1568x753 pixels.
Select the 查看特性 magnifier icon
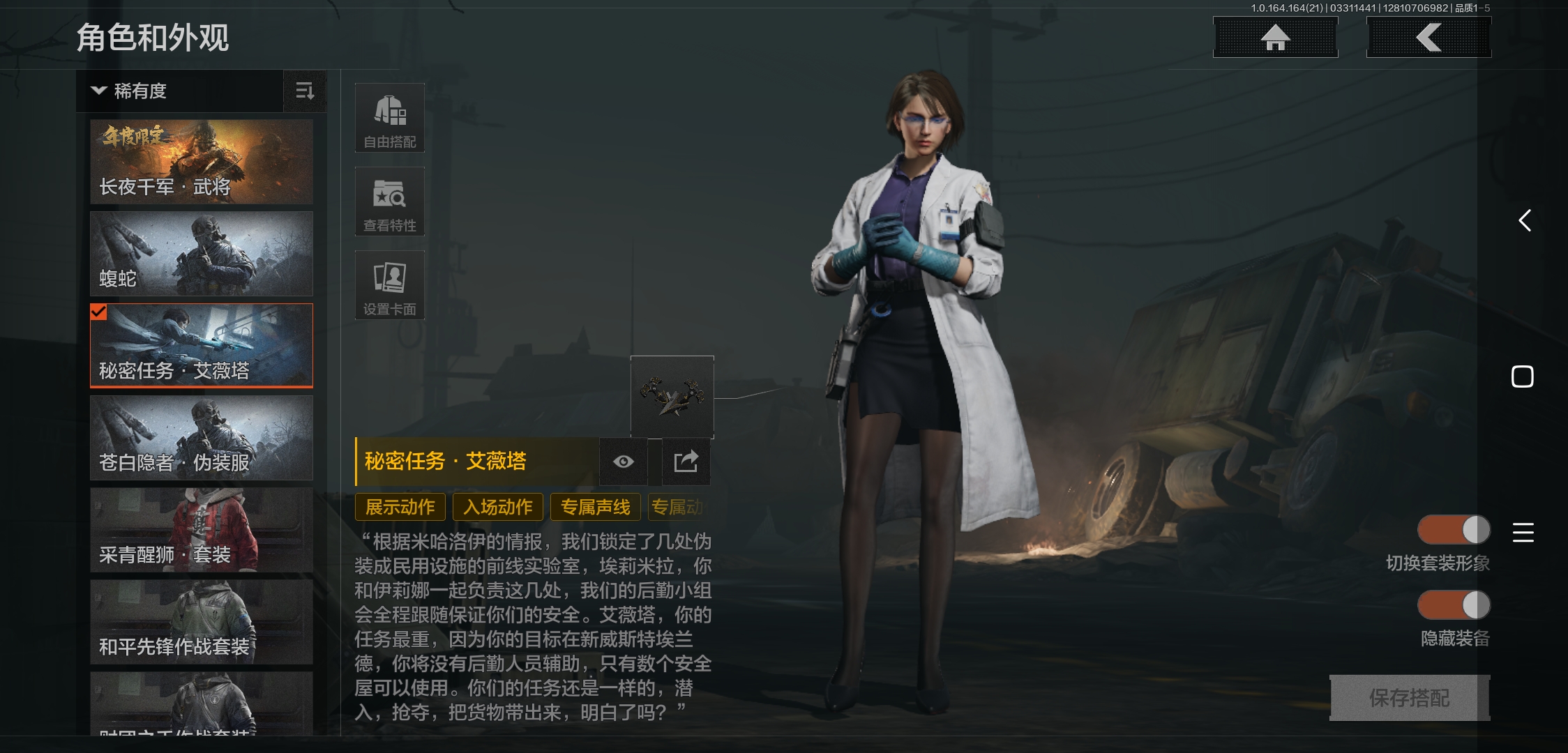click(x=390, y=201)
